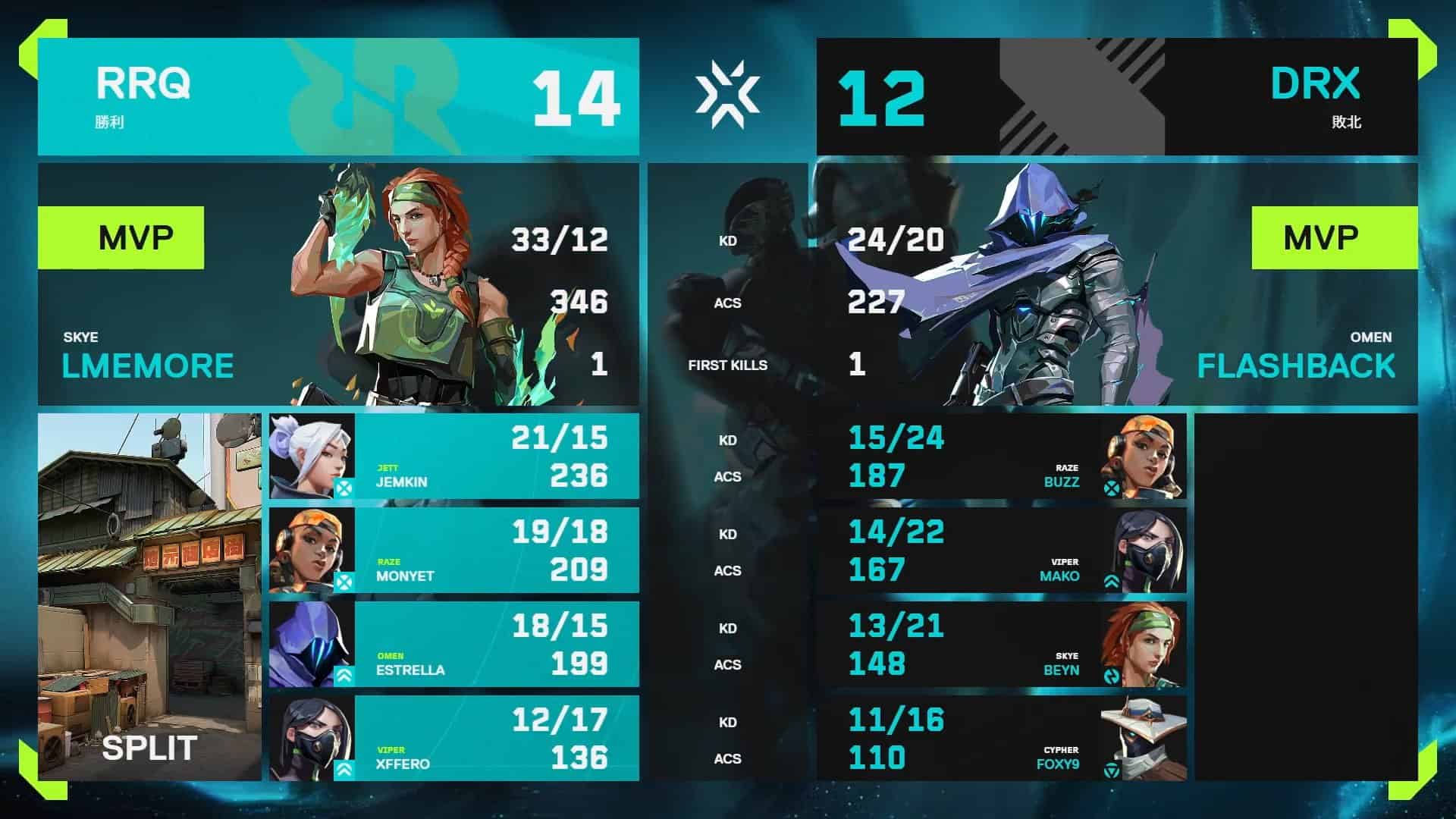Select Buzz's Raze player row
Viewport: 1456px width, 819px height.
coord(1001,457)
